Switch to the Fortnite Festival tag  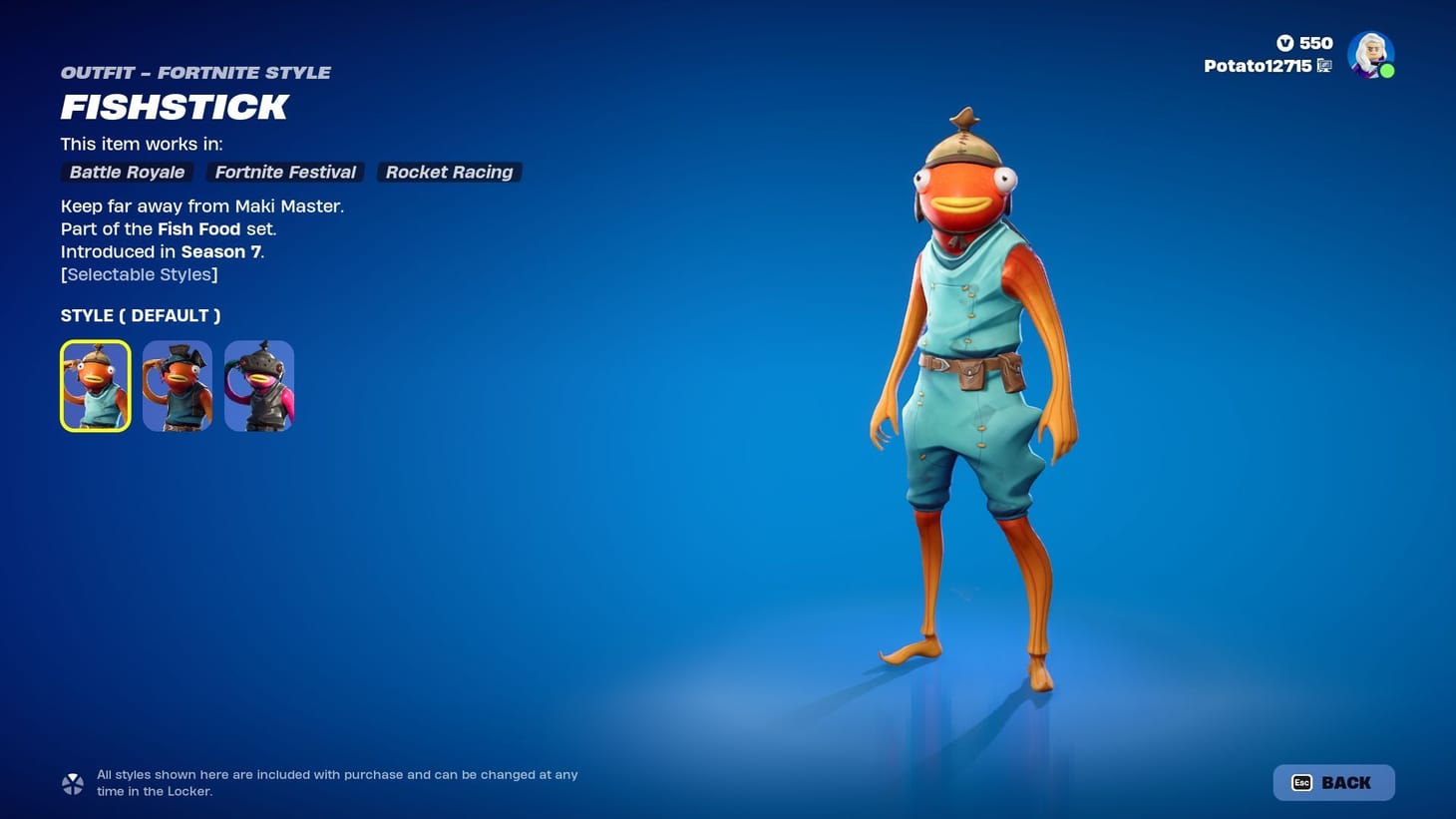click(x=285, y=172)
